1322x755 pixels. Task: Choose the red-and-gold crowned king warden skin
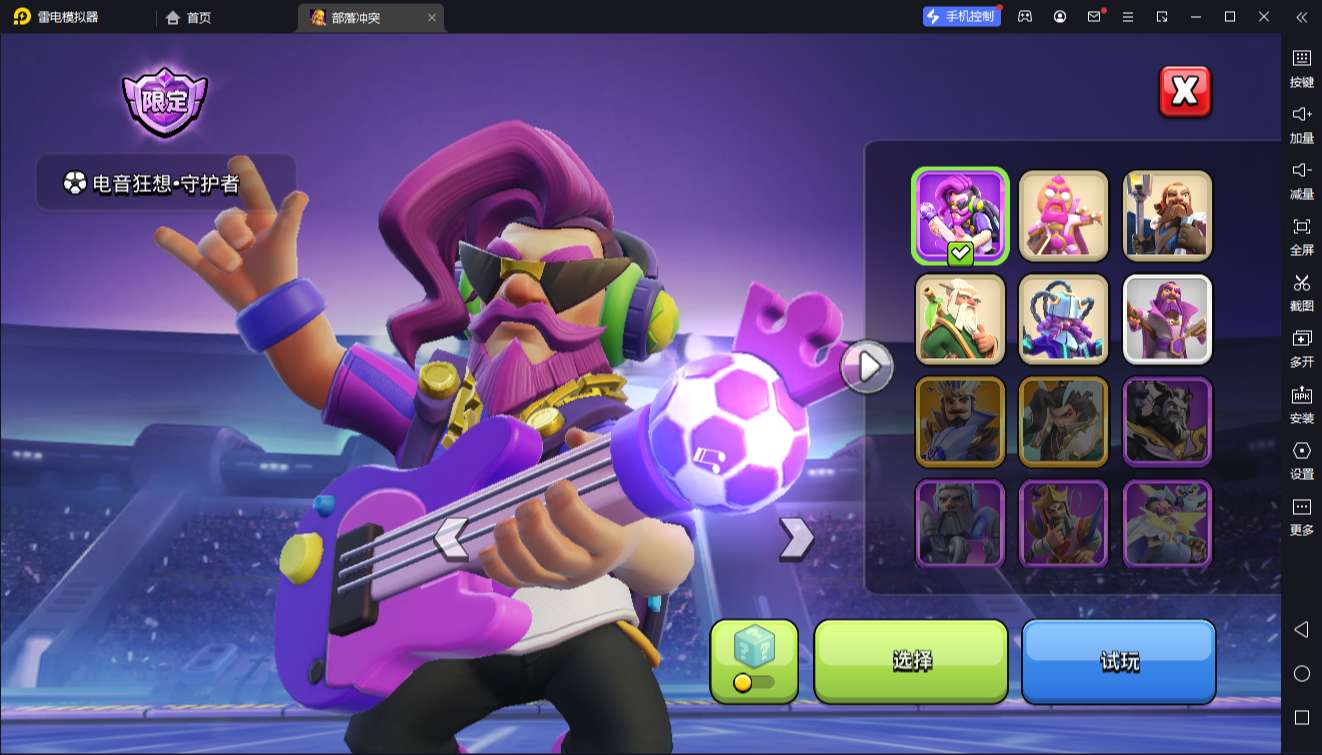point(1063,524)
